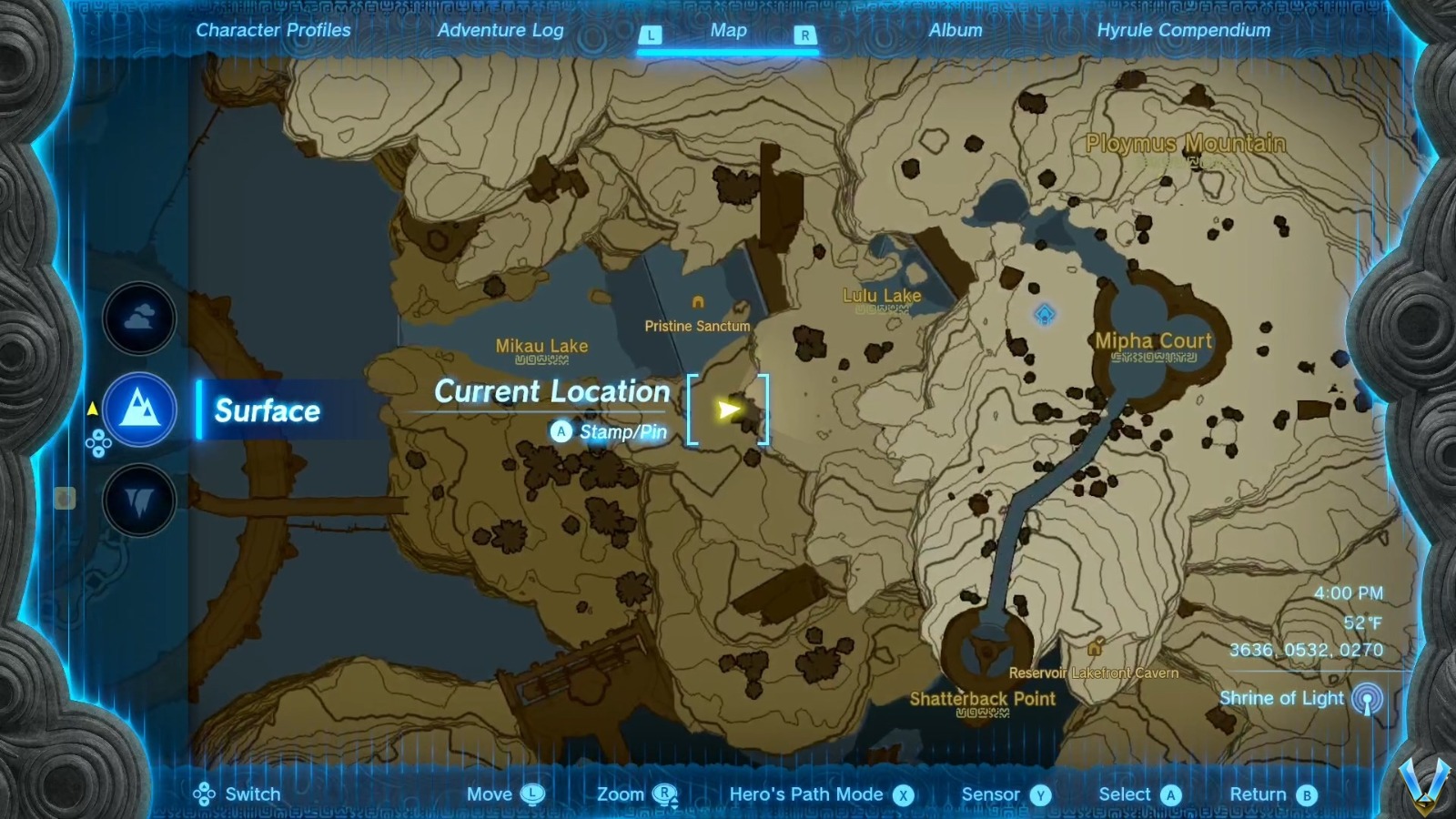Click the blue diamond marker near Mipha Court

1044,313
